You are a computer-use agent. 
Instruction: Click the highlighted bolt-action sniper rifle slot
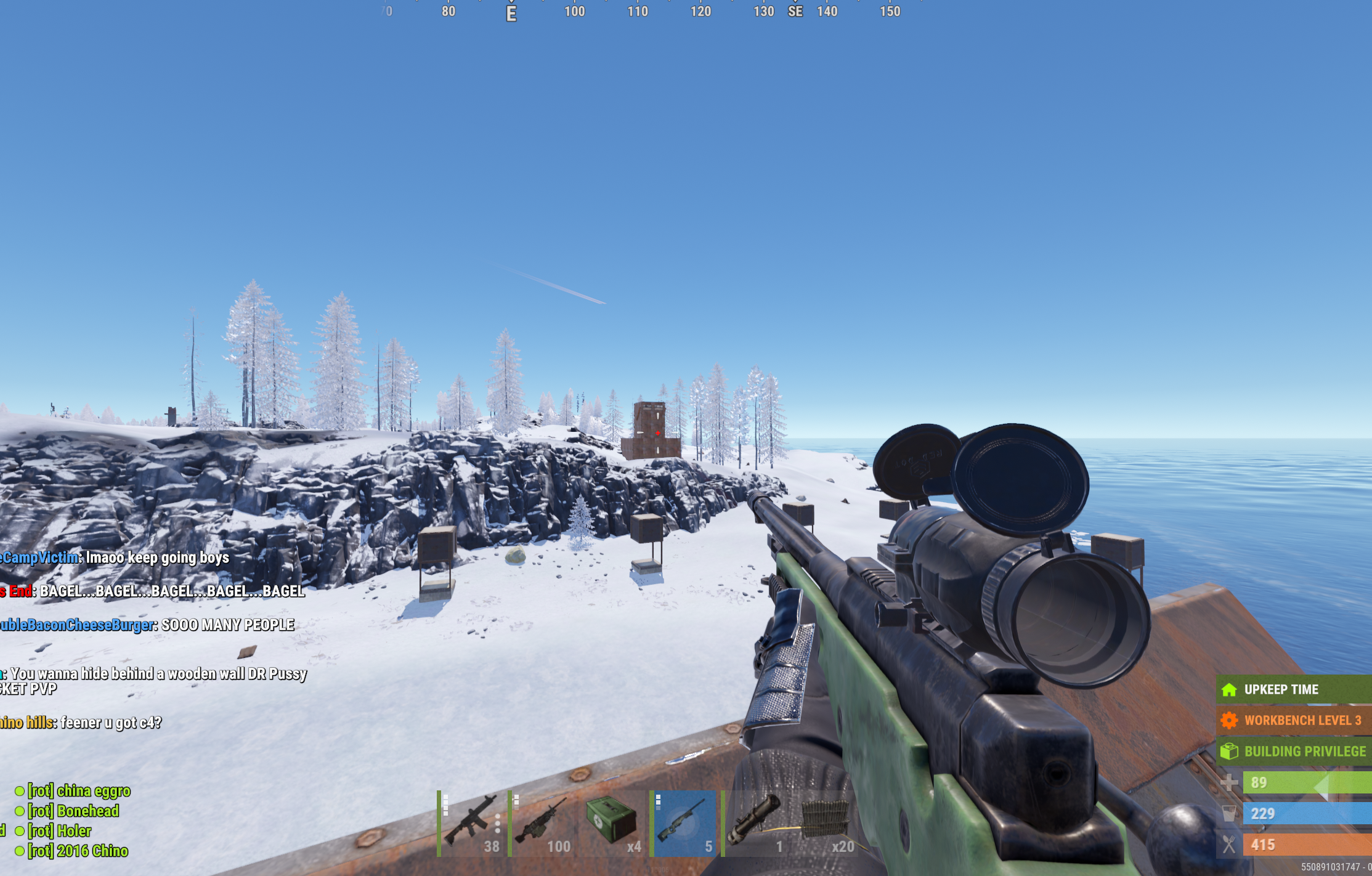coord(684,823)
